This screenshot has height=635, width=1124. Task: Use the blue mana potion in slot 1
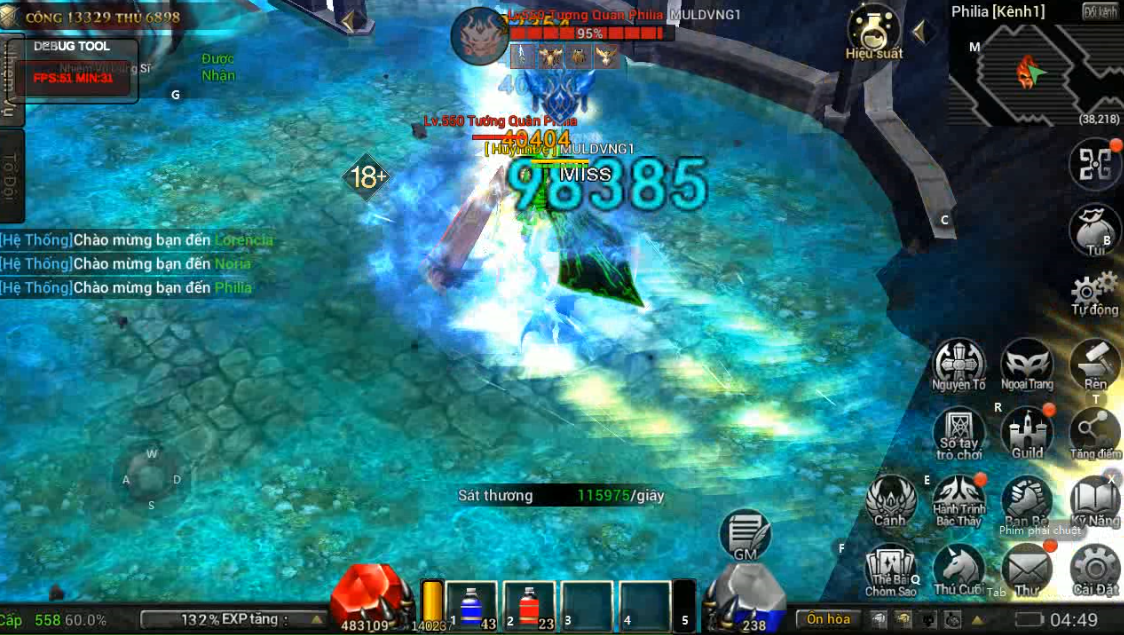coord(472,606)
